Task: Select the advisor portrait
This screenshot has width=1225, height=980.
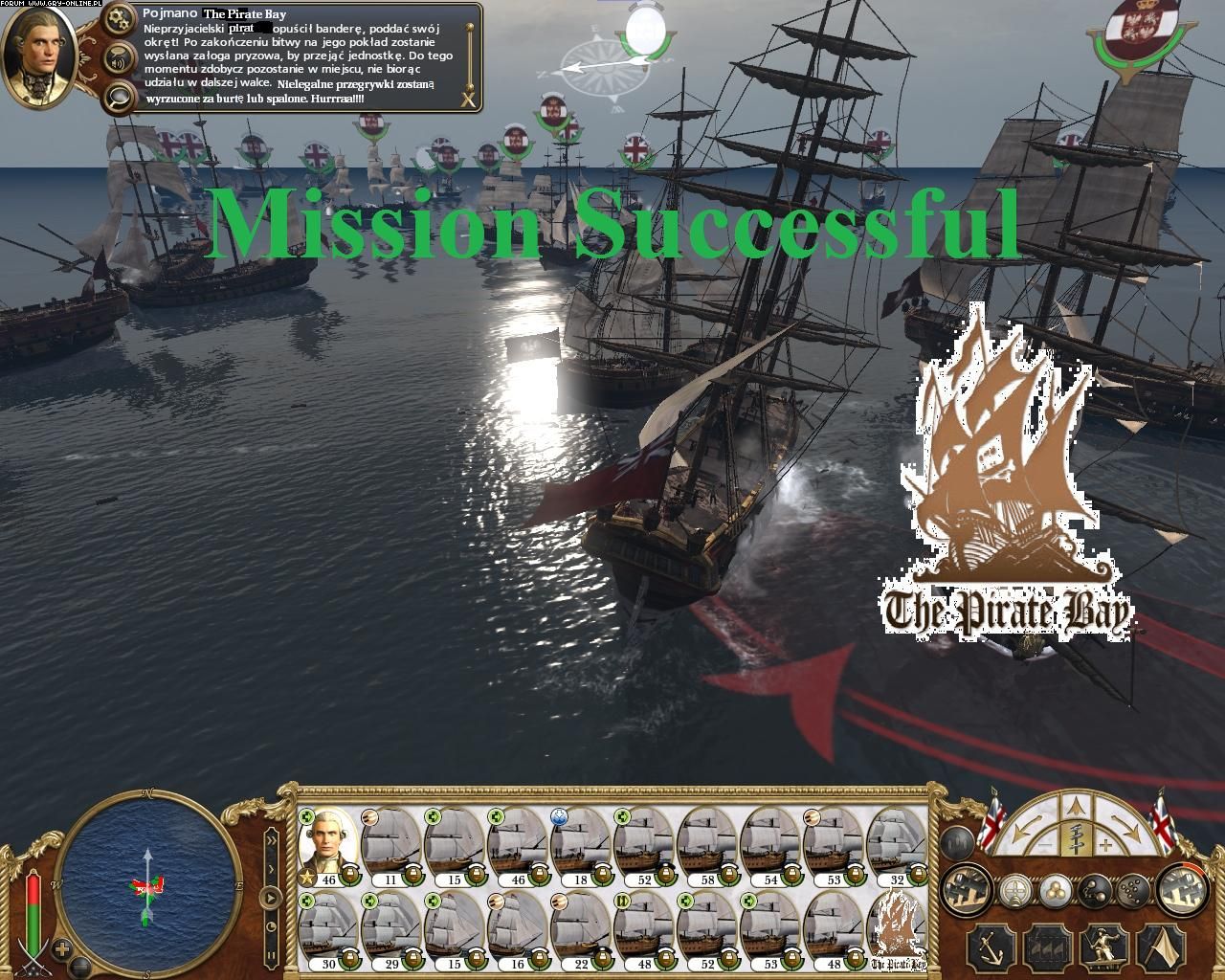Action: pos(38,56)
